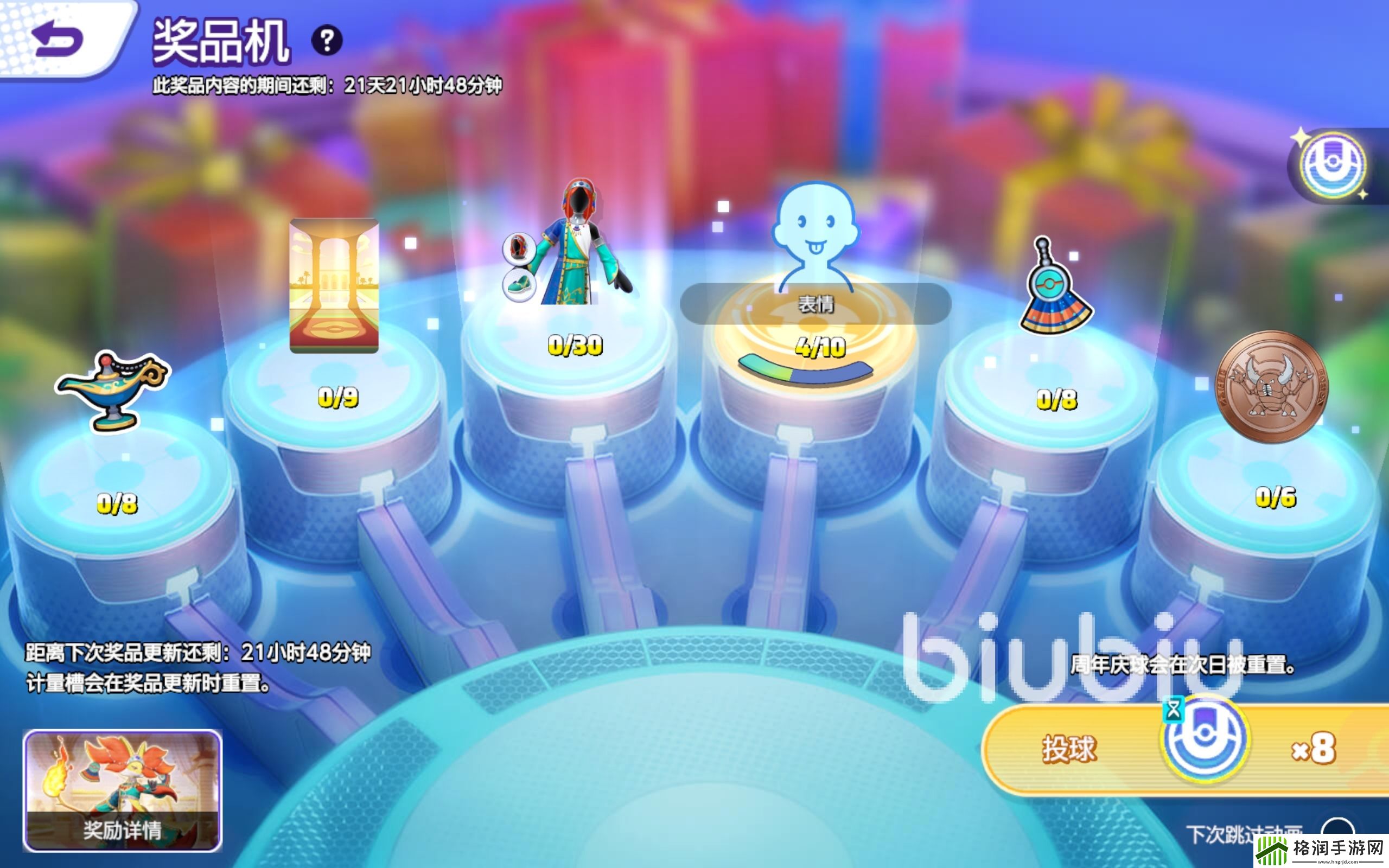Open the sparkling ball icon at right edge
Screen dimensions: 1389x868
click(x=1333, y=165)
